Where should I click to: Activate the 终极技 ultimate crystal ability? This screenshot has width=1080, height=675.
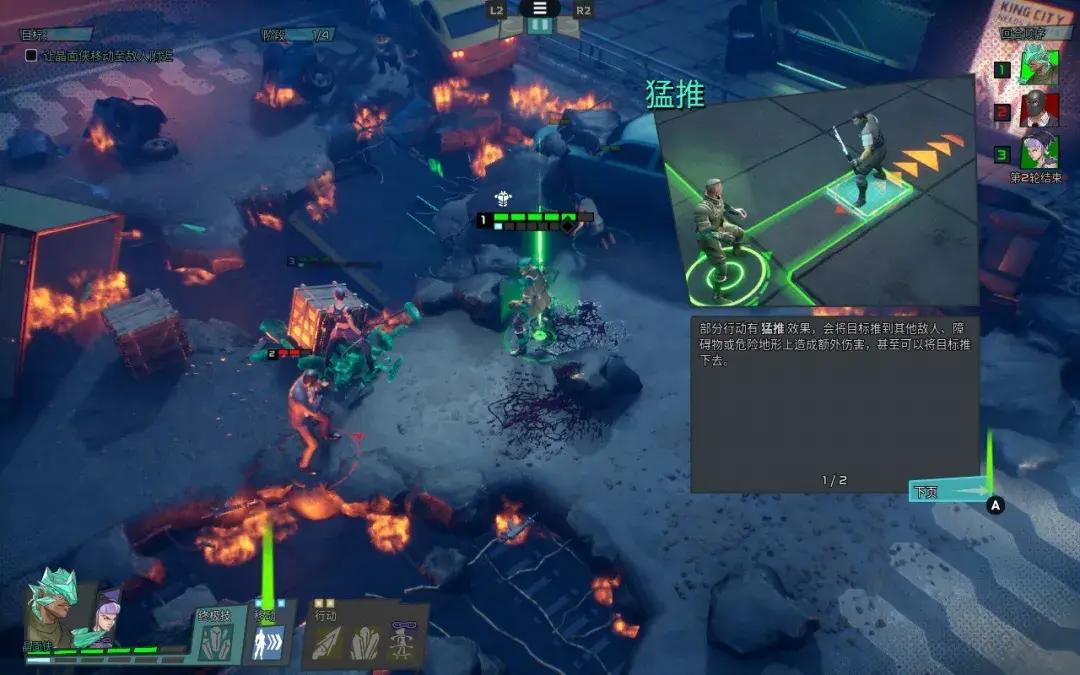(215, 644)
